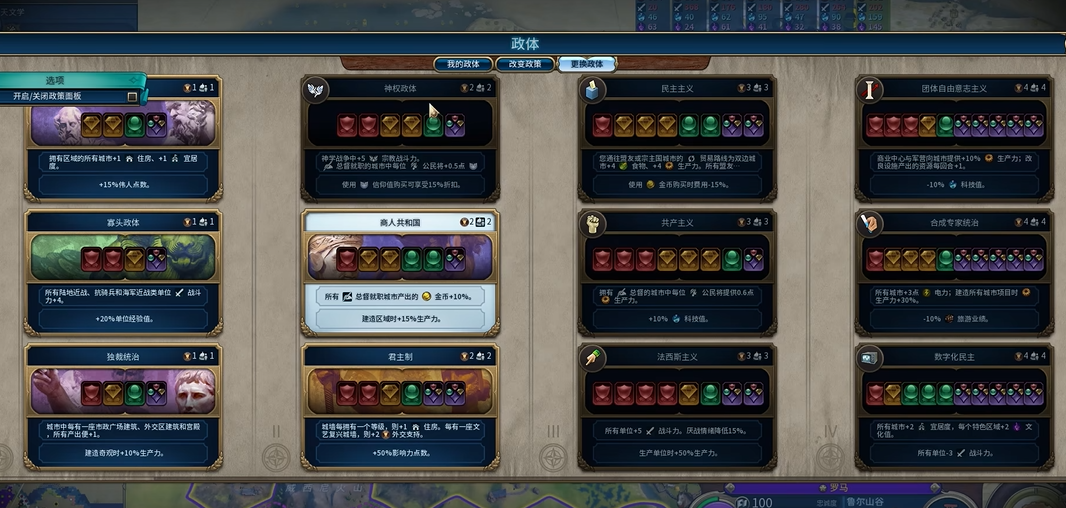Choose the 君主制 government card
This screenshot has height=508, width=1066.
coord(400,407)
